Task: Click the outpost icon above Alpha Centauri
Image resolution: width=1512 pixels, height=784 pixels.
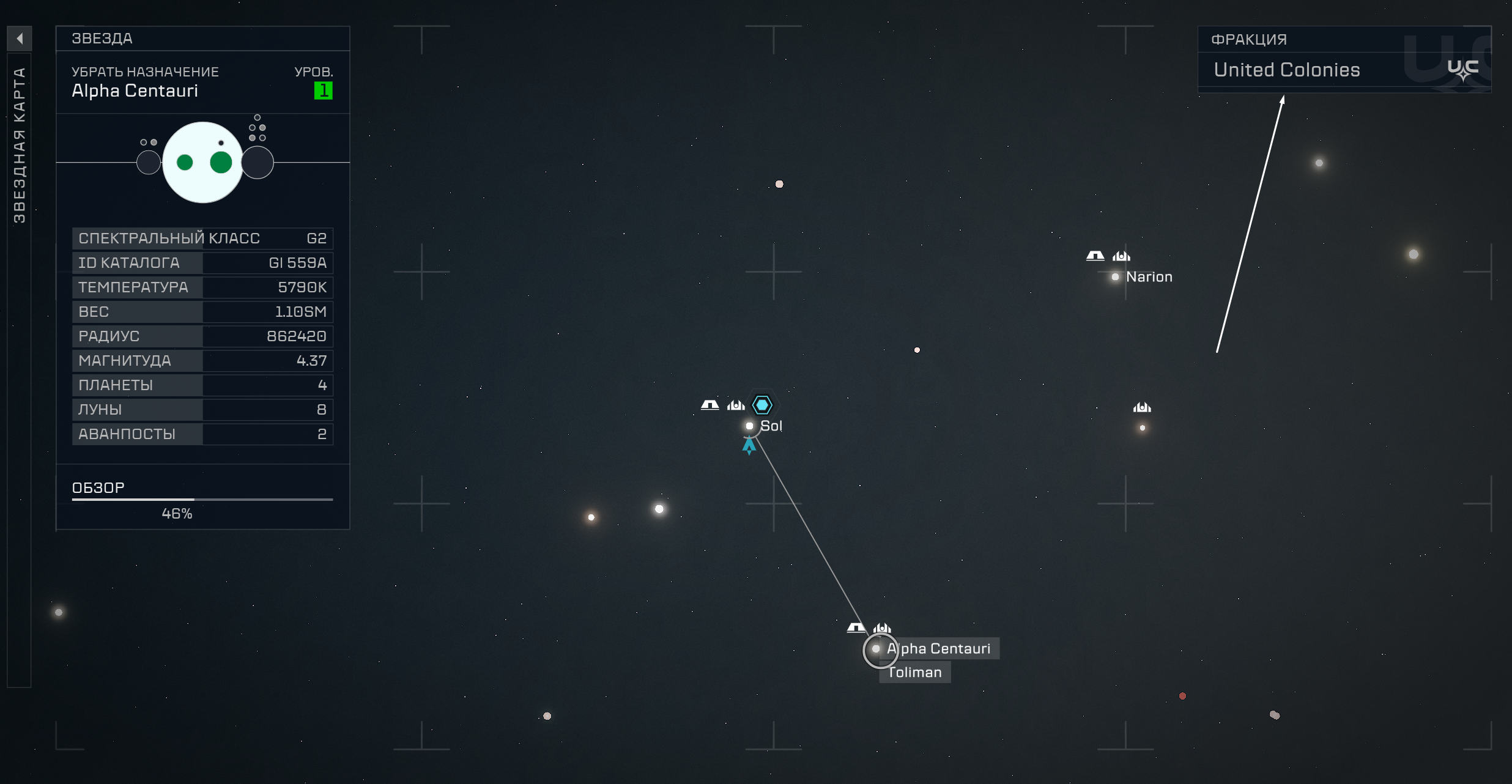Action: 855,627
